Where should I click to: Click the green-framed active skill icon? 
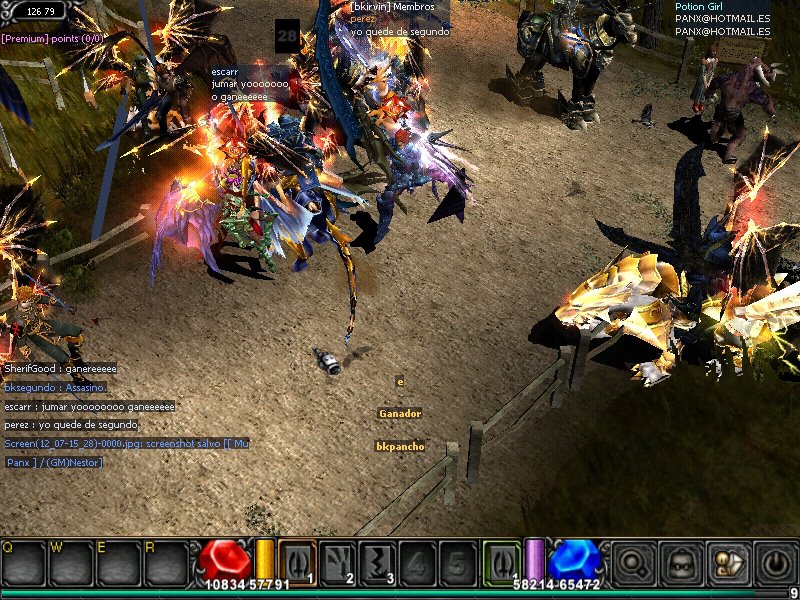click(503, 561)
